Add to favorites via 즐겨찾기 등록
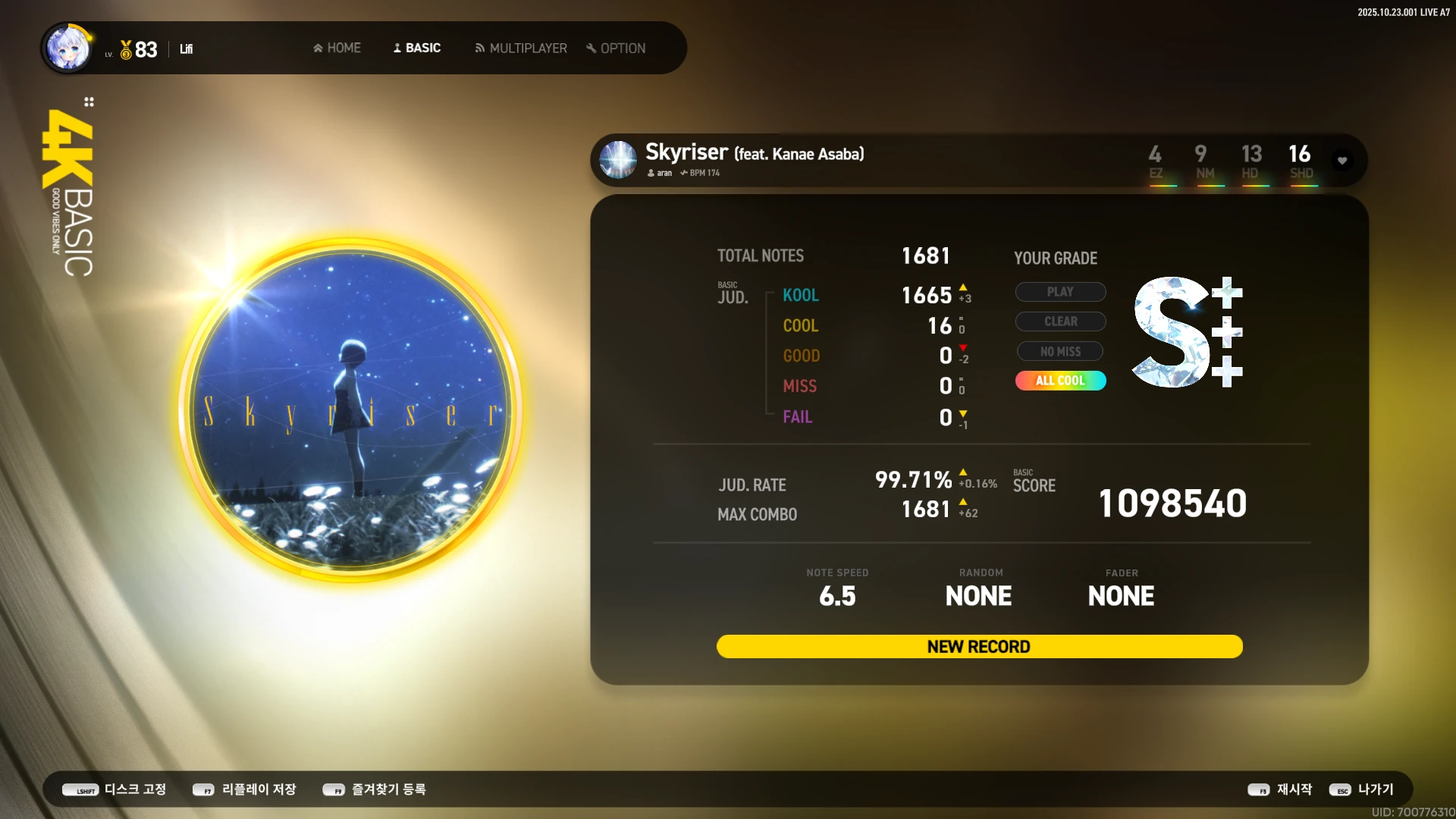This screenshot has width=1456, height=819. [375, 789]
